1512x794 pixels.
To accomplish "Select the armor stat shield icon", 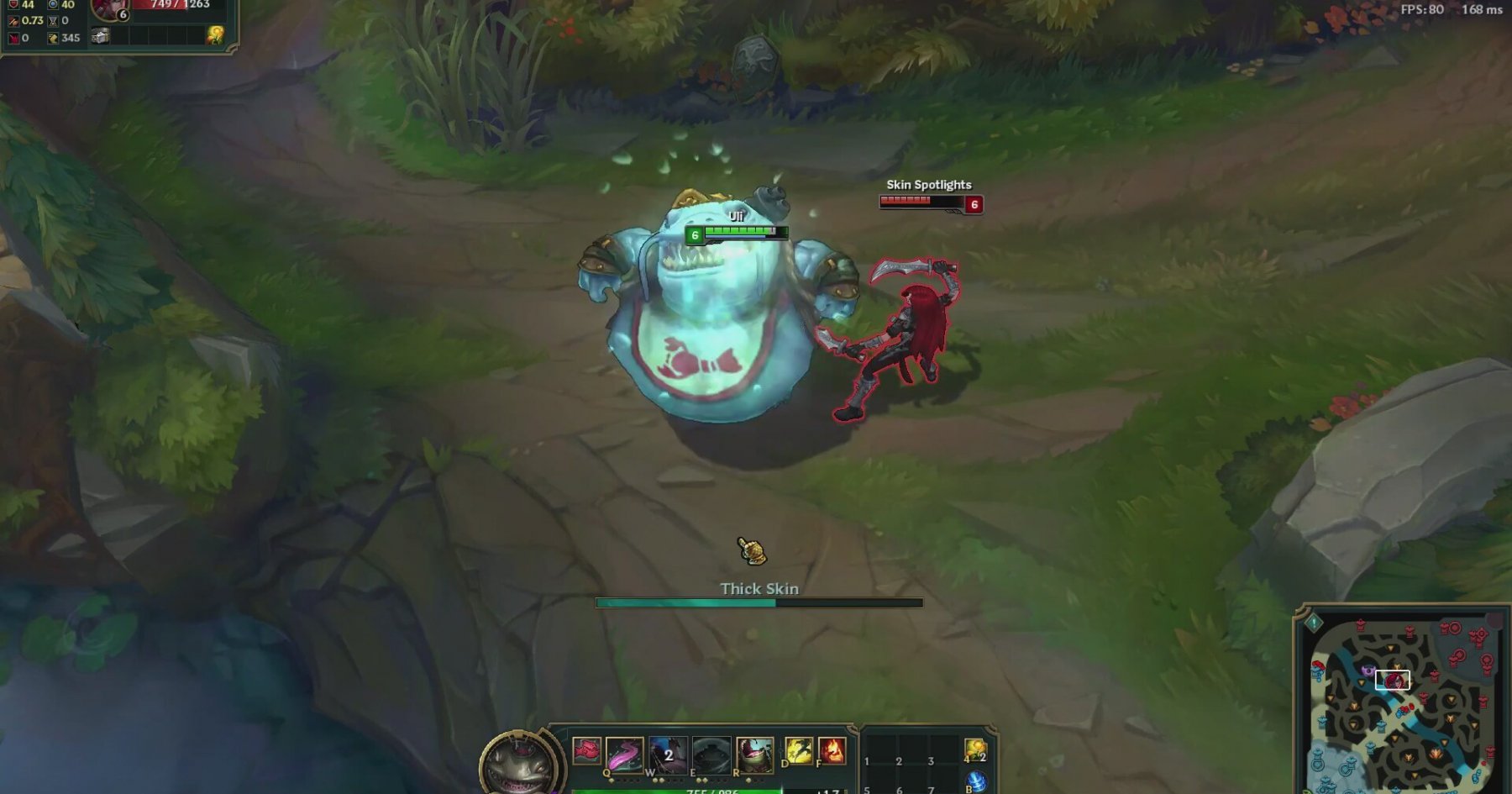I will pyautogui.click(x=13, y=4).
